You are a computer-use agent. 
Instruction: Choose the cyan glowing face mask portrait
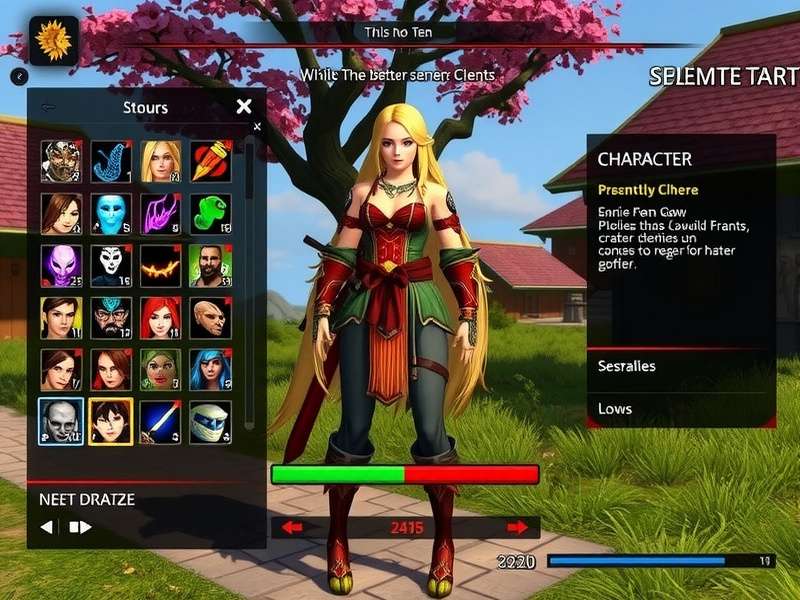[x=111, y=213]
